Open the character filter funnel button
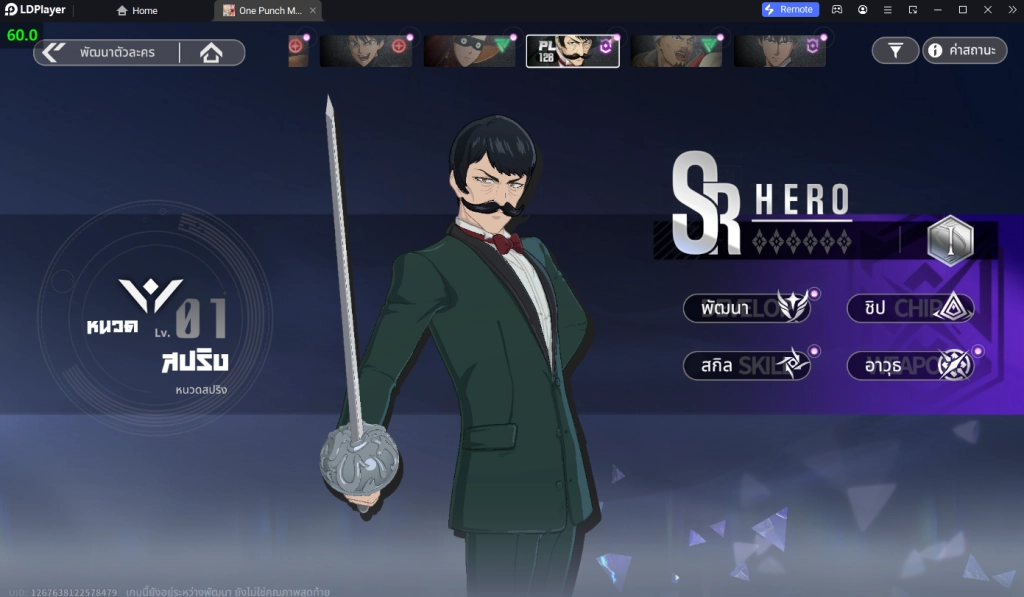 (895, 50)
